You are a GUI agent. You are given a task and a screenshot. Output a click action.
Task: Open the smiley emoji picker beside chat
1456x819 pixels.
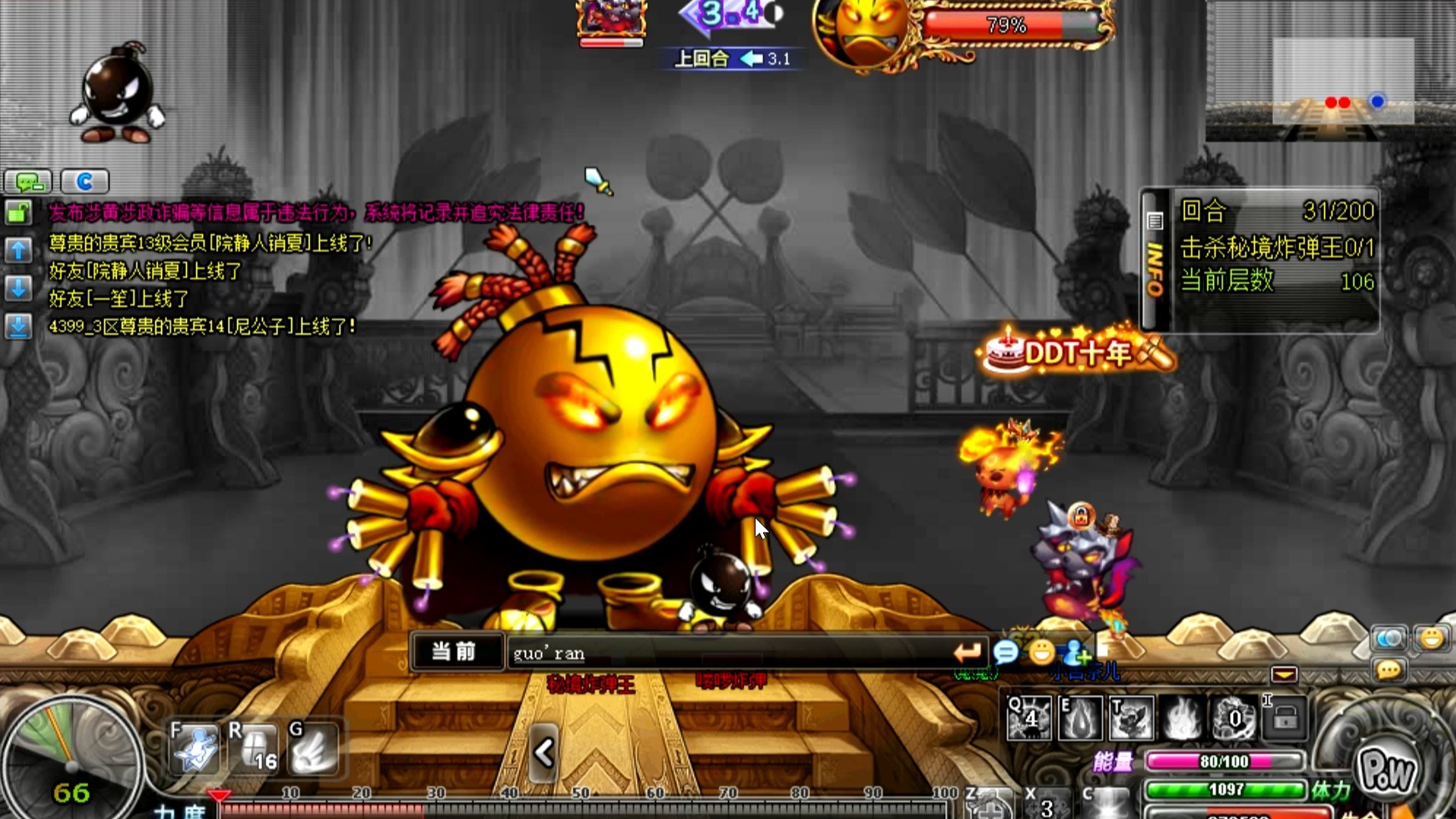coord(1041,652)
